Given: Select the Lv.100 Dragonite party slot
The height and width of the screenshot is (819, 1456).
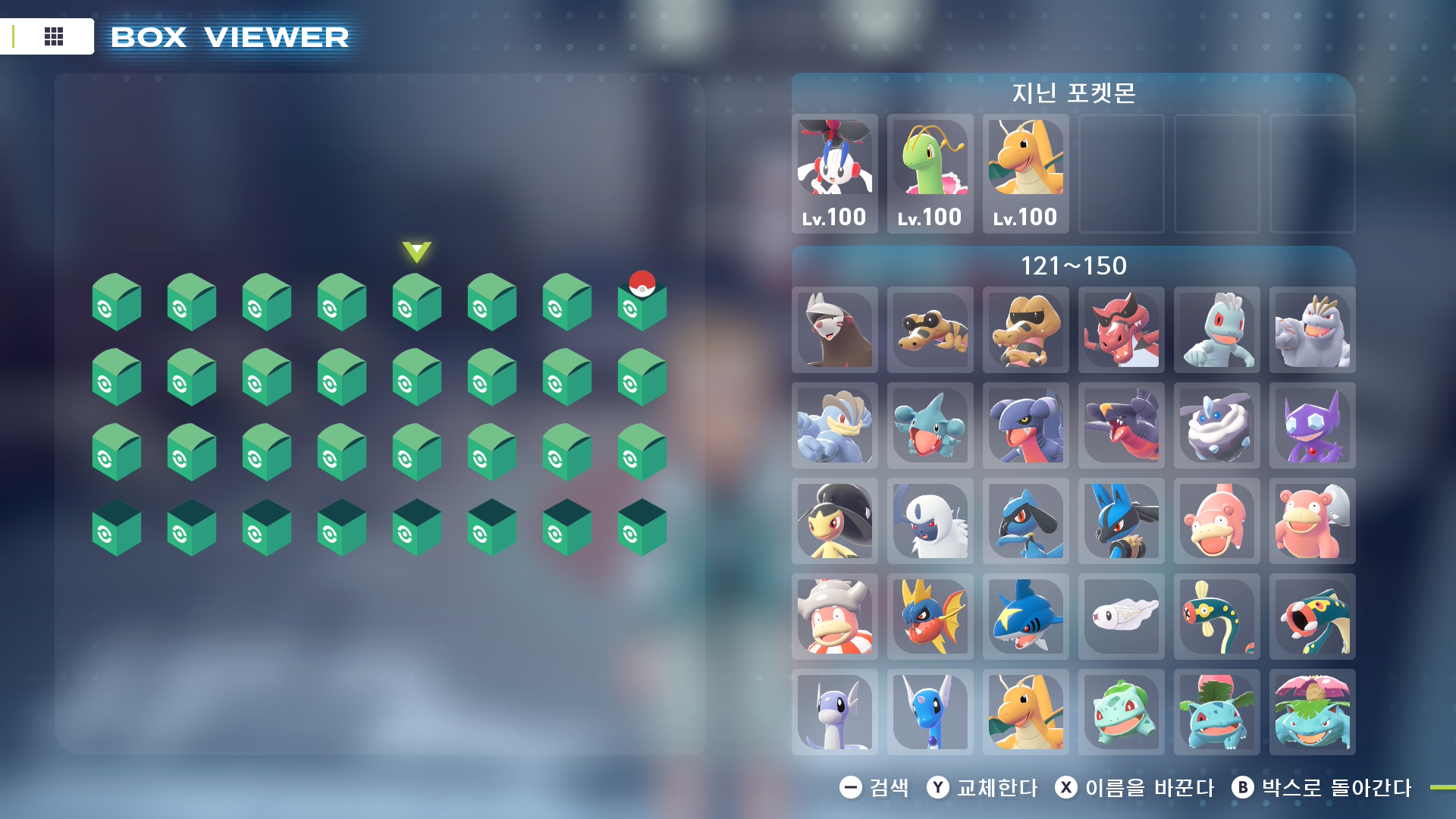Looking at the screenshot, I should coord(1026,173).
